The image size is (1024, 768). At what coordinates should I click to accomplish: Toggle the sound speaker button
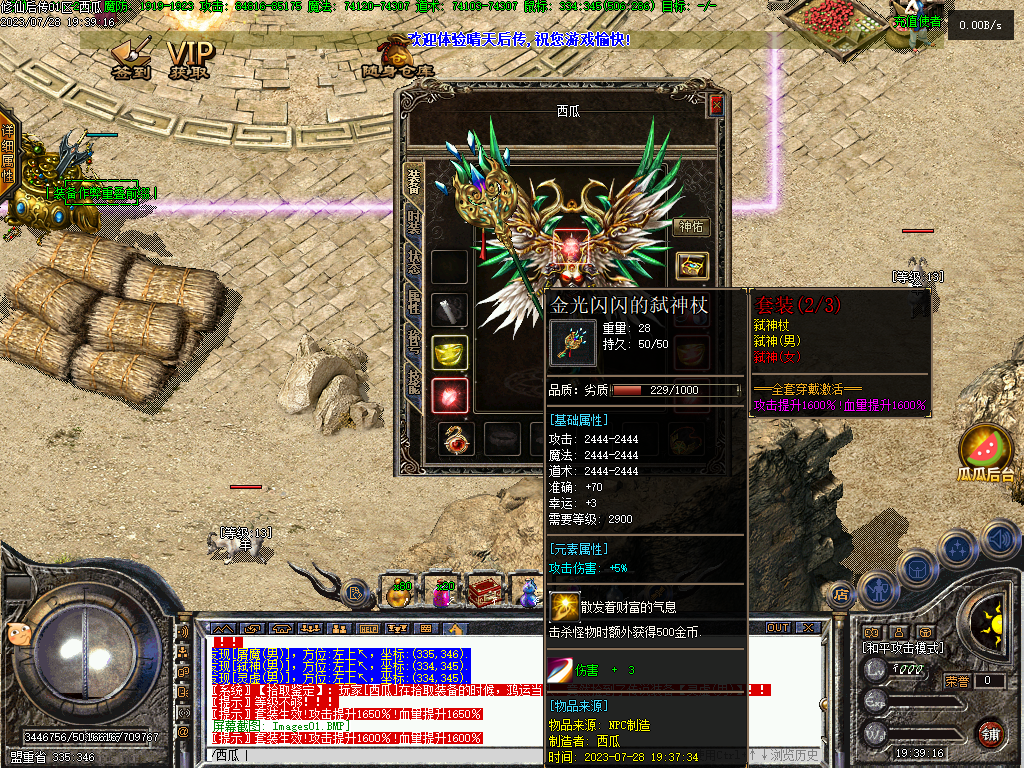[1000, 541]
